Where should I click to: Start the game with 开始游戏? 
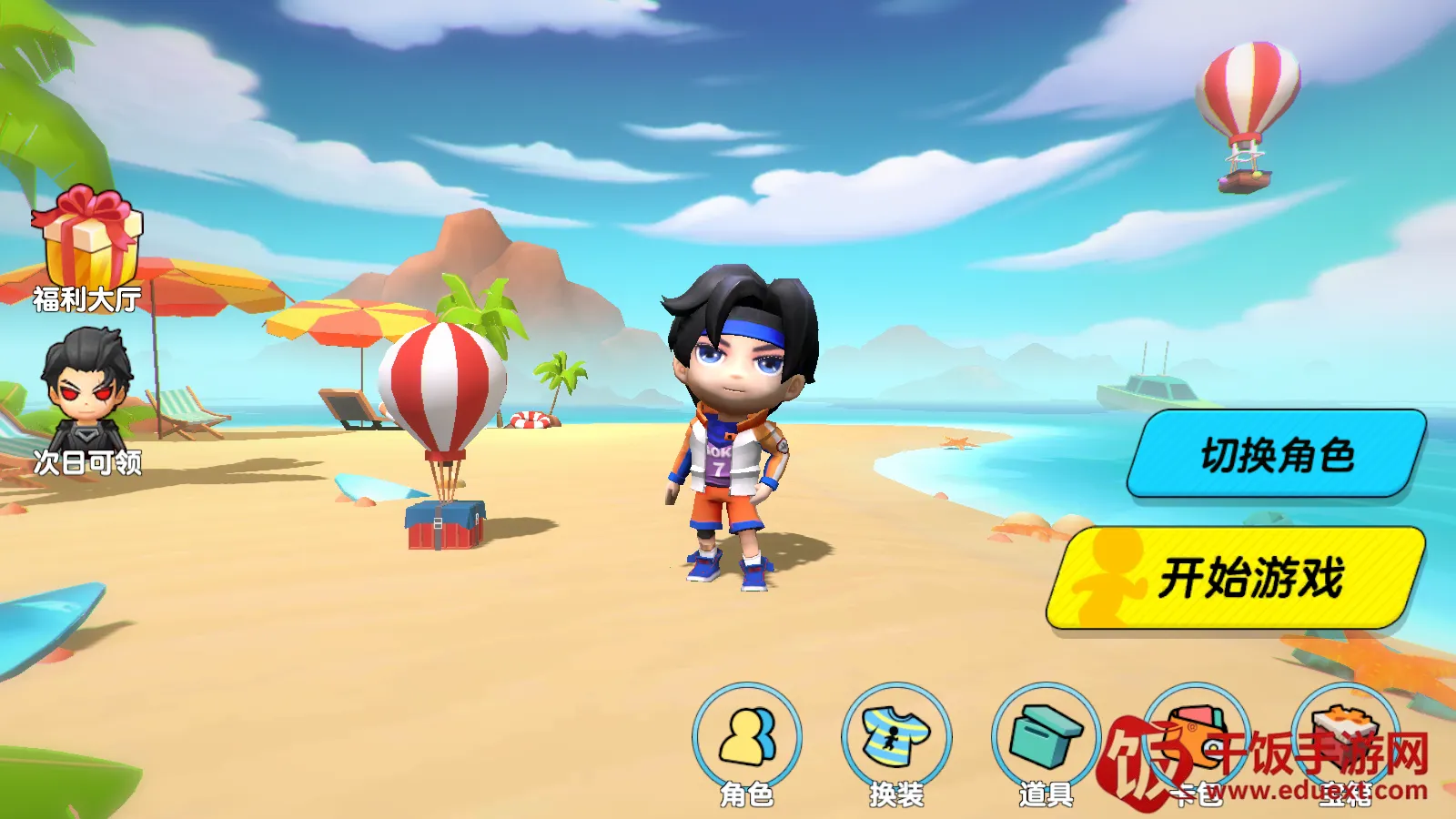pos(1236,579)
